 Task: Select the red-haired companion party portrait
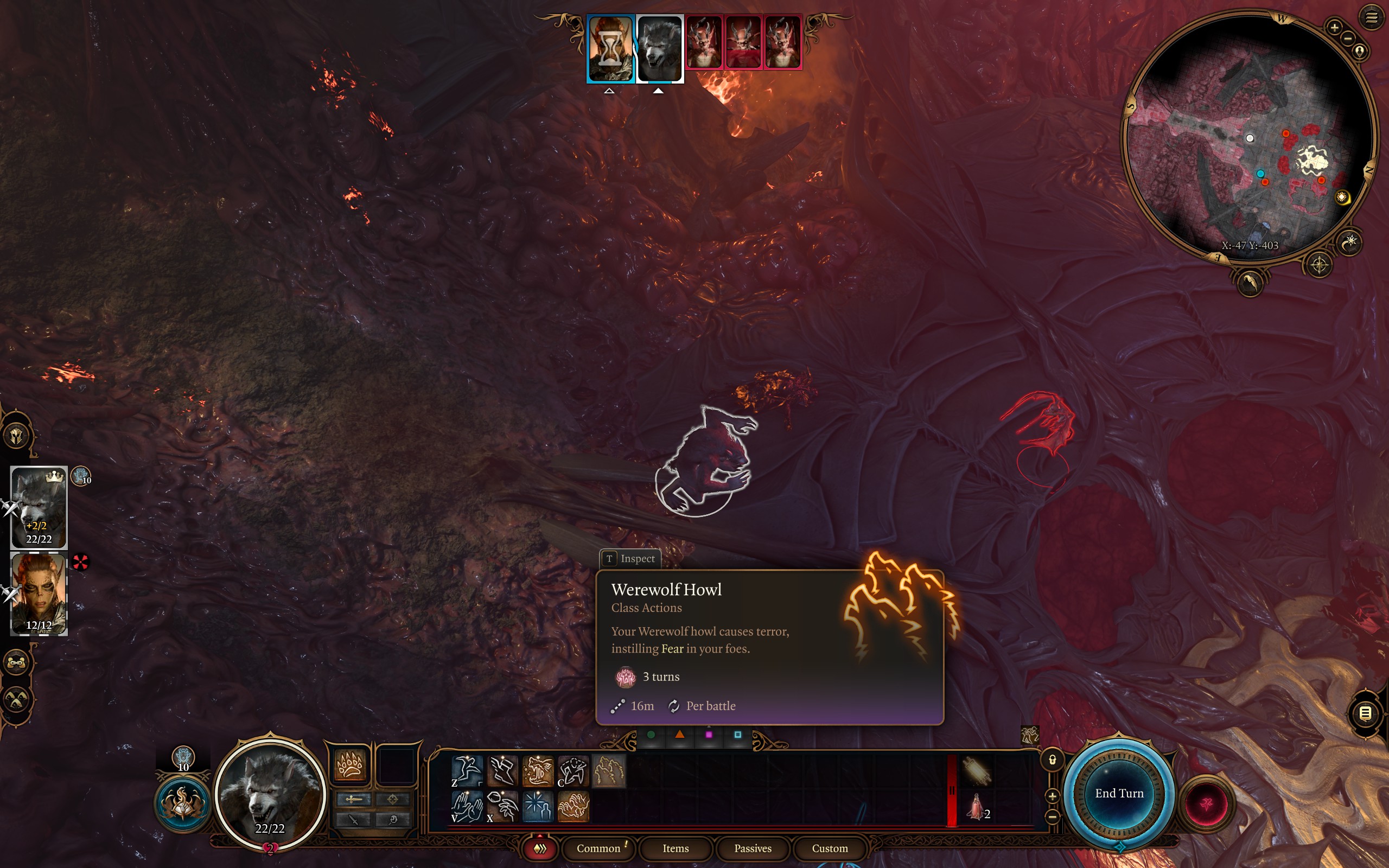tap(39, 593)
